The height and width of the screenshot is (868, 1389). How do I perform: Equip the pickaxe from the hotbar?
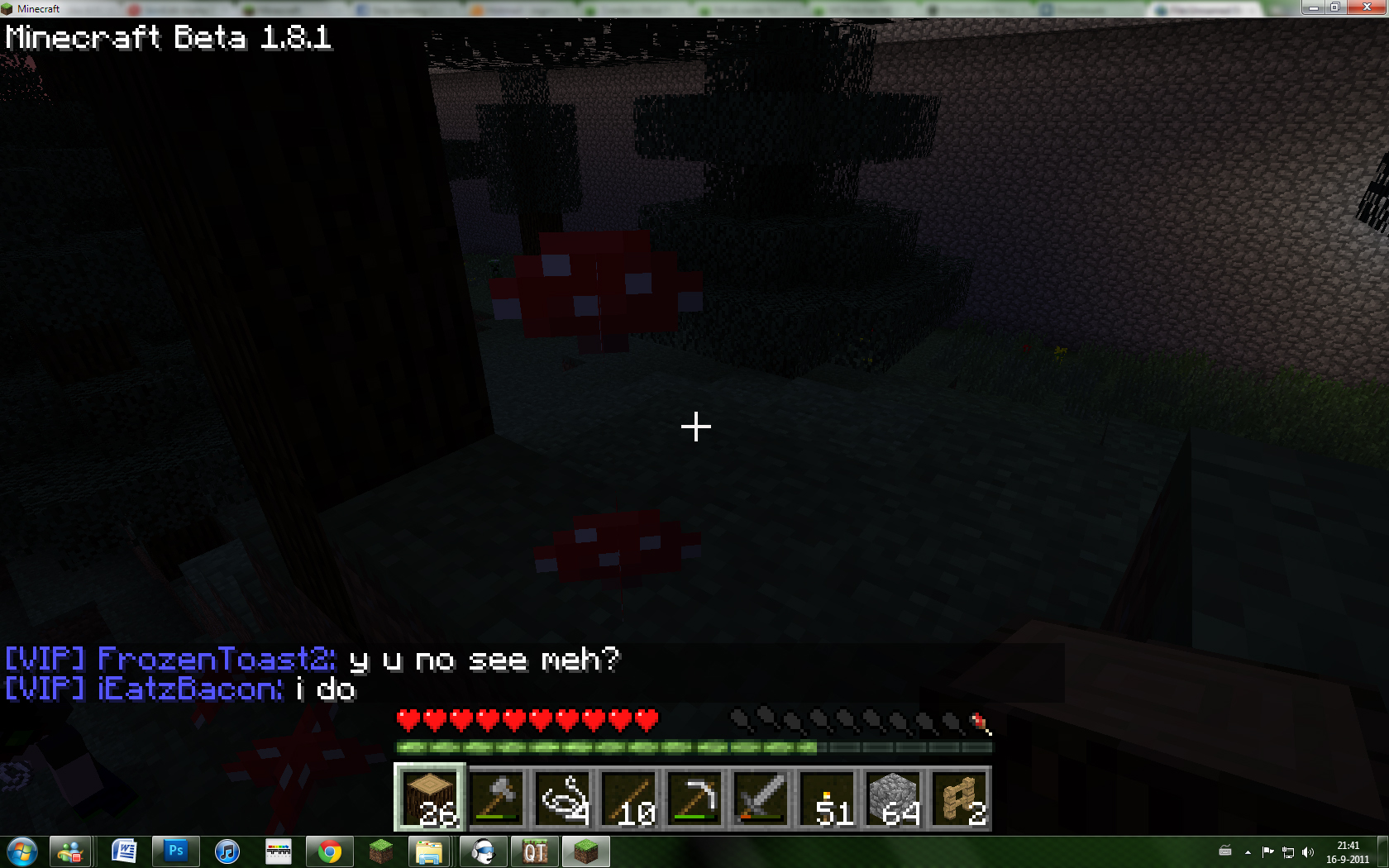pyautogui.click(x=694, y=798)
